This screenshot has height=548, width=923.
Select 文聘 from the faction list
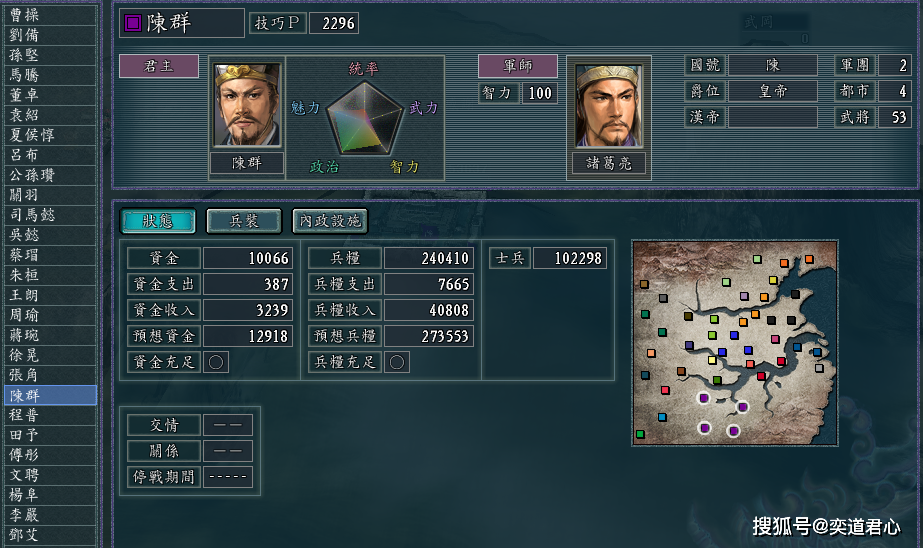pos(48,475)
